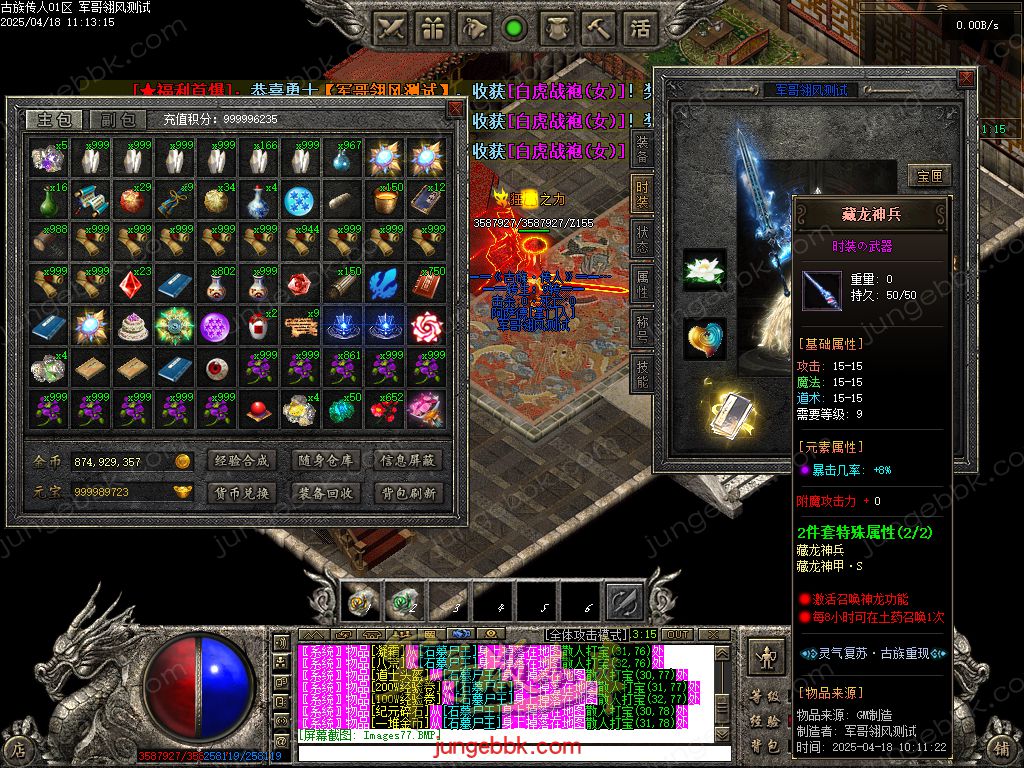Switch to the 装备 equipment tab

pos(641,146)
